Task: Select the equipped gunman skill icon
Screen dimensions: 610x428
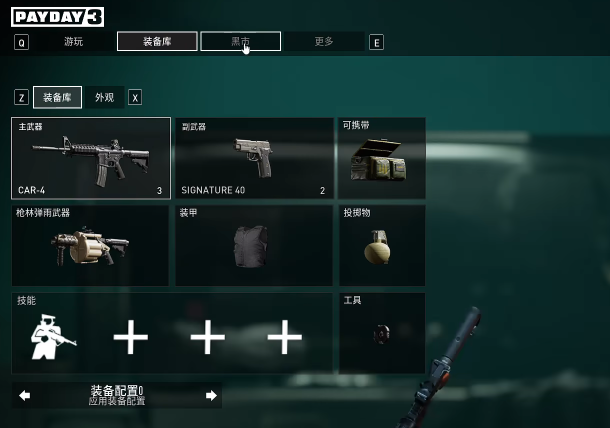Action: click(x=53, y=337)
